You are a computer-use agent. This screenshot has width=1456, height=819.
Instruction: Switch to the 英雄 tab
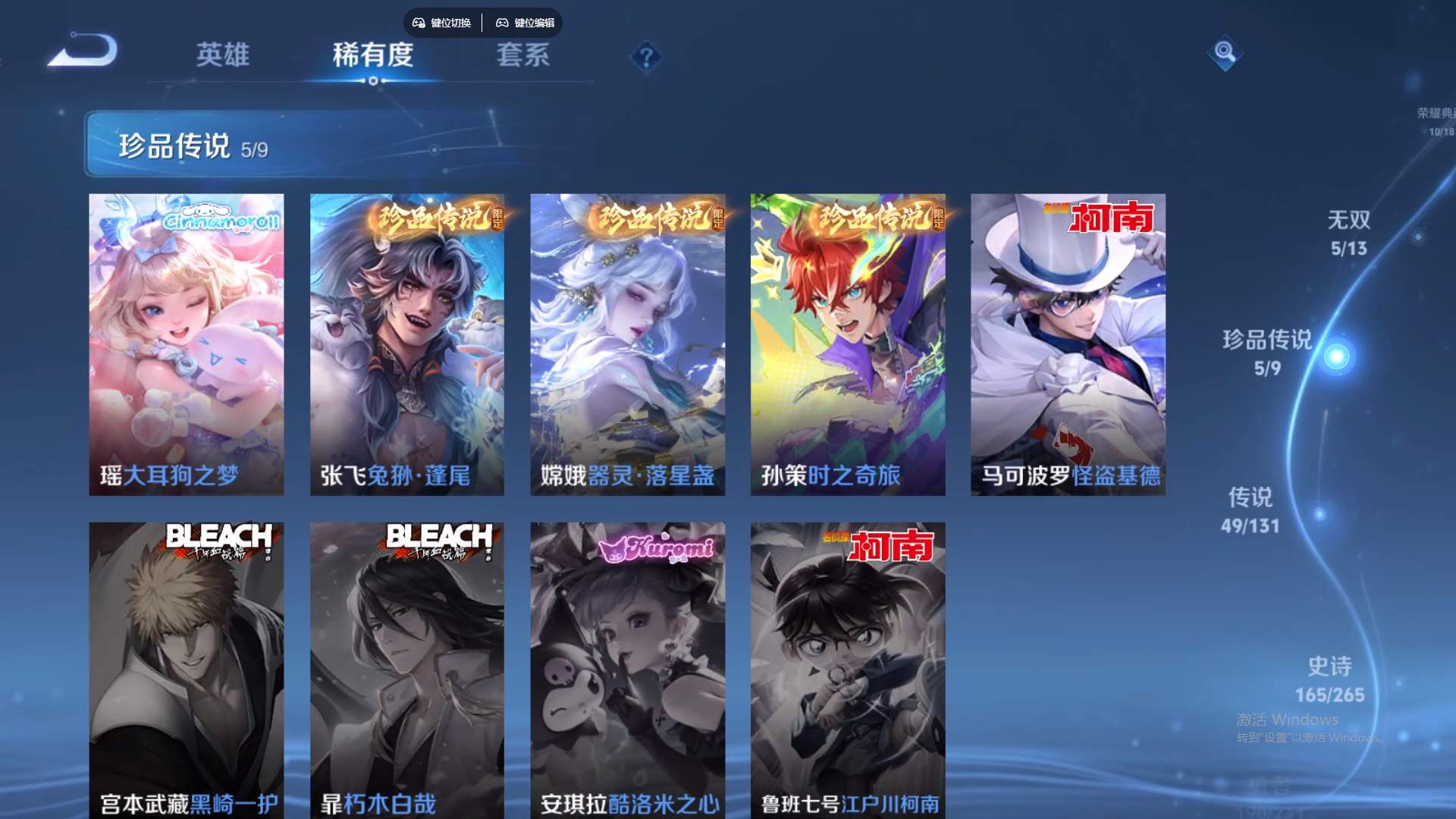pyautogui.click(x=224, y=55)
